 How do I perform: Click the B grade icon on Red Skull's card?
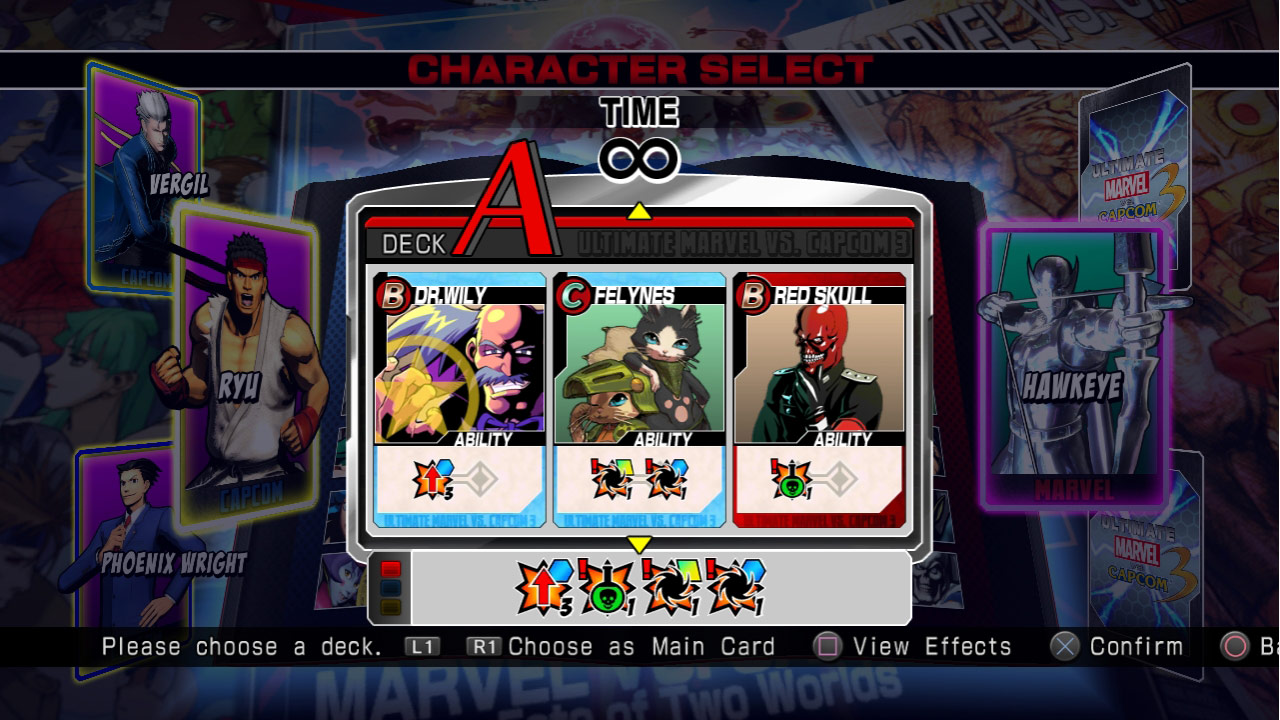click(x=756, y=295)
